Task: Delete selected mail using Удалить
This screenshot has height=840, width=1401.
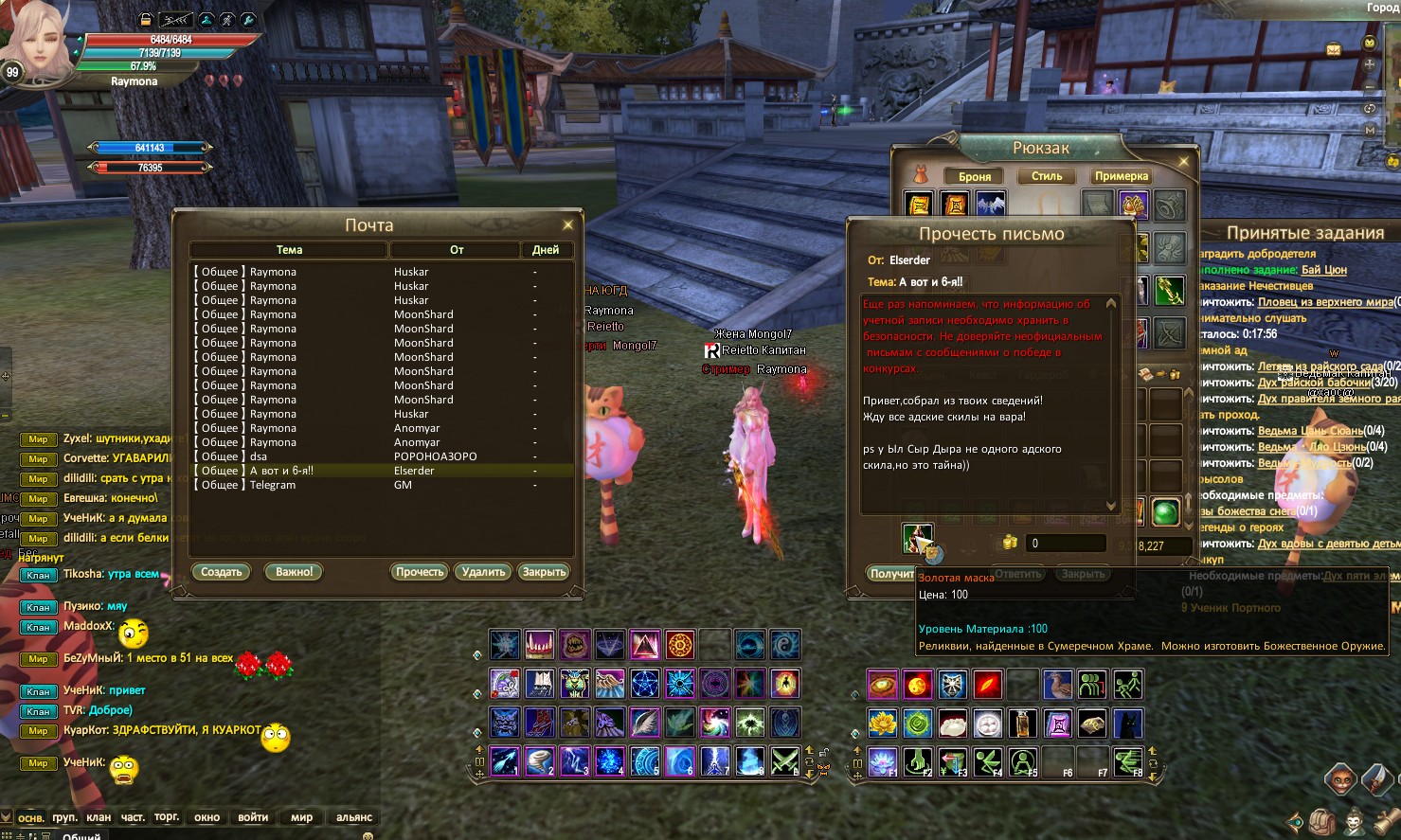Action: tap(483, 572)
